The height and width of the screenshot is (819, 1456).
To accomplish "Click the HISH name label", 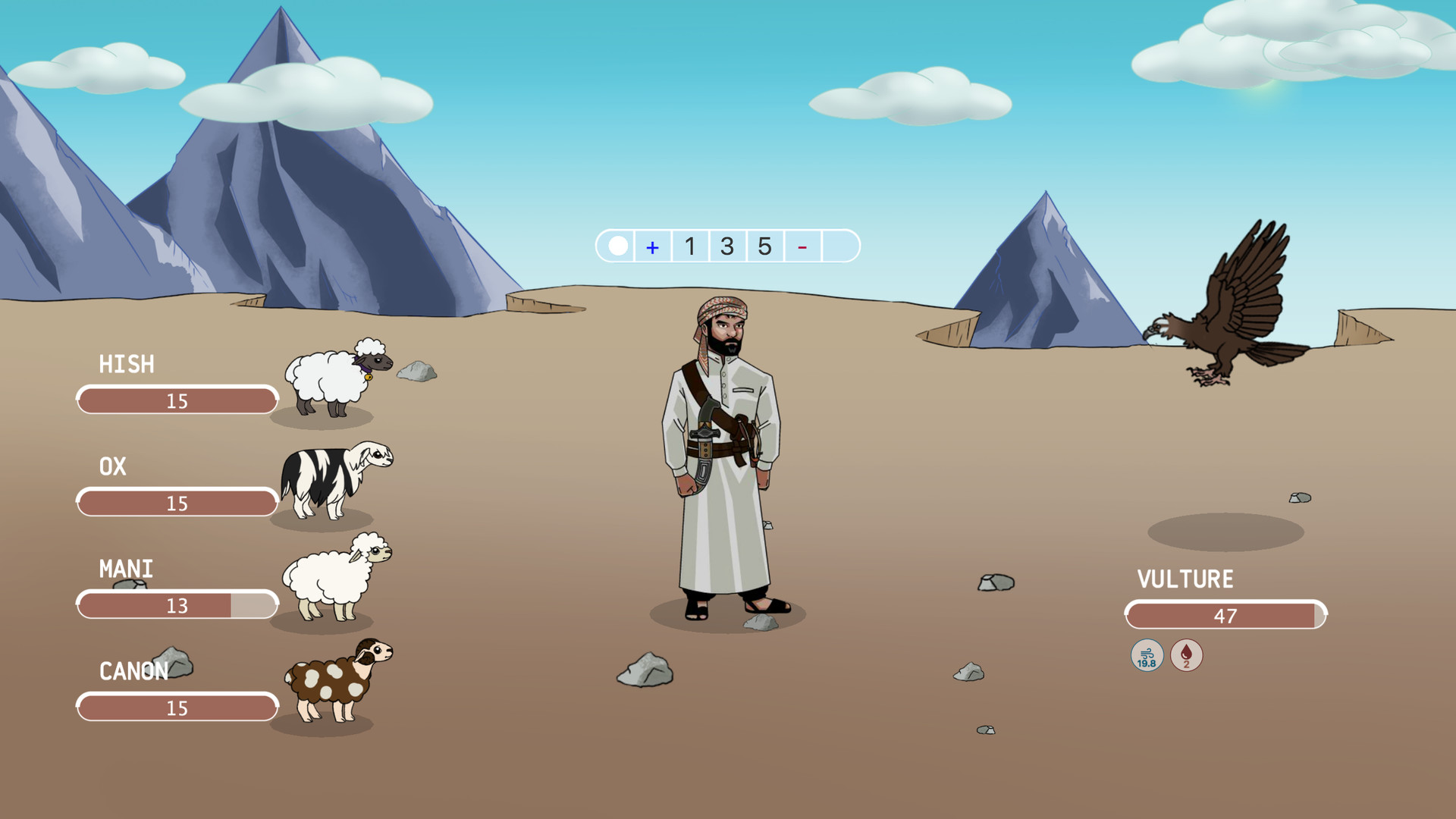I will pos(127,365).
